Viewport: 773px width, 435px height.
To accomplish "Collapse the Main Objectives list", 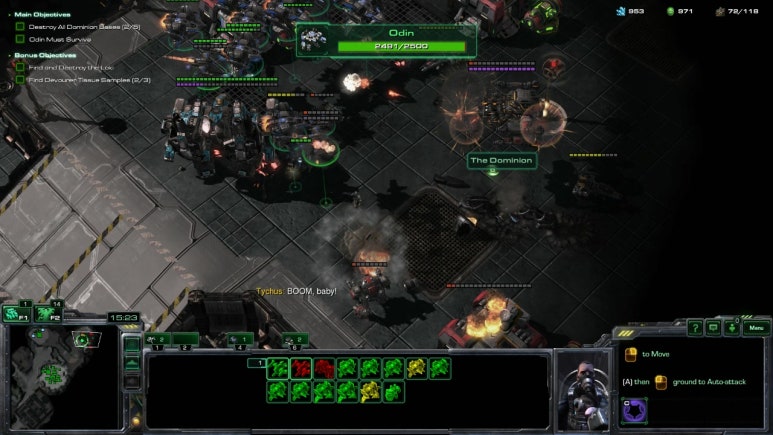I will coord(8,15).
